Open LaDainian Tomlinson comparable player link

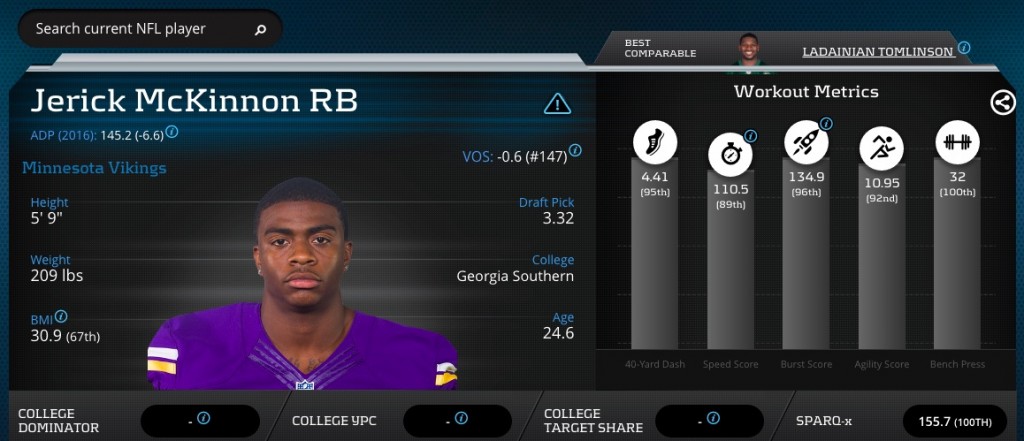[x=878, y=51]
